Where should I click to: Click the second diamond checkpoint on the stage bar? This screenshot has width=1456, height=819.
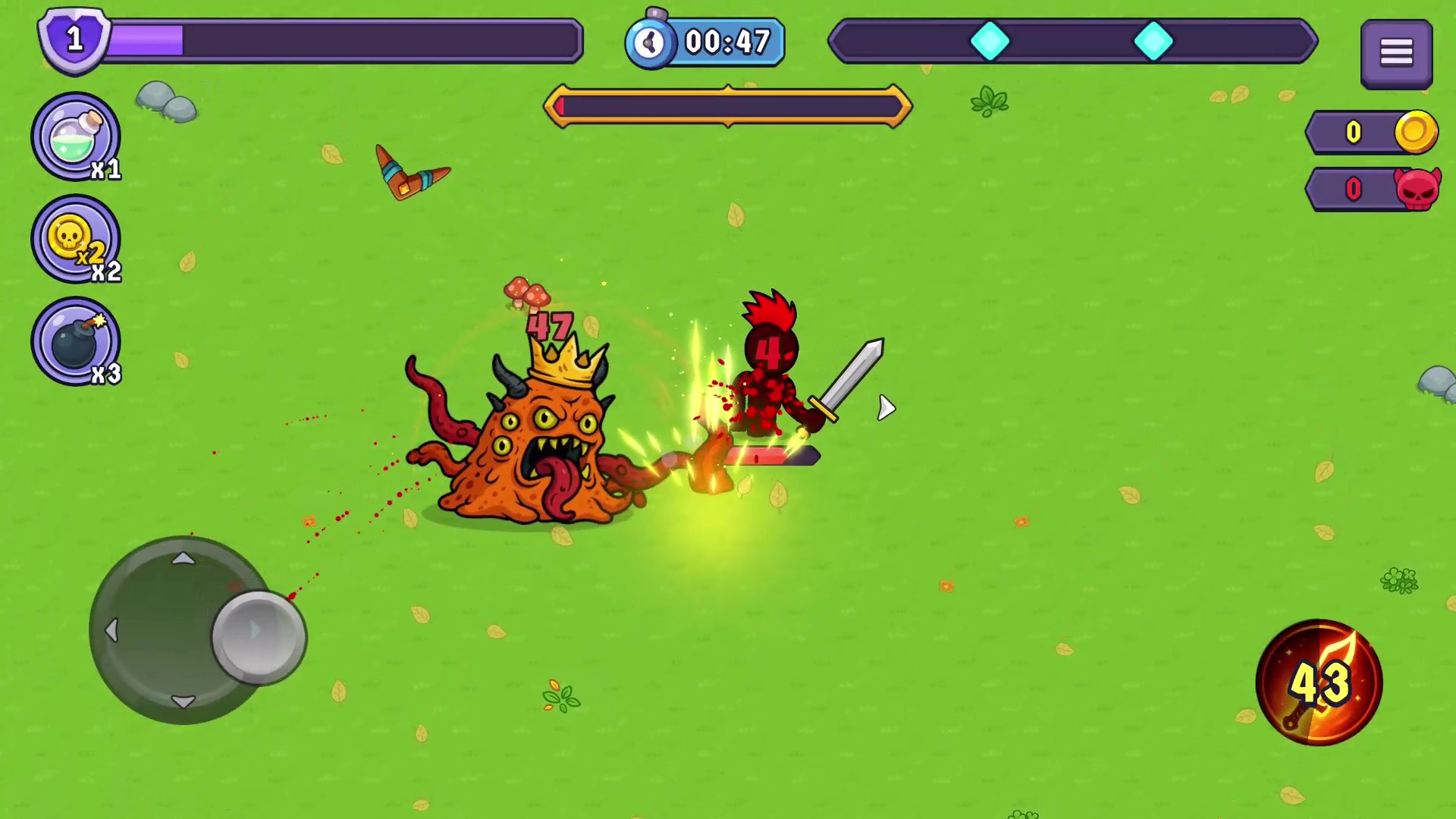coord(1155,42)
